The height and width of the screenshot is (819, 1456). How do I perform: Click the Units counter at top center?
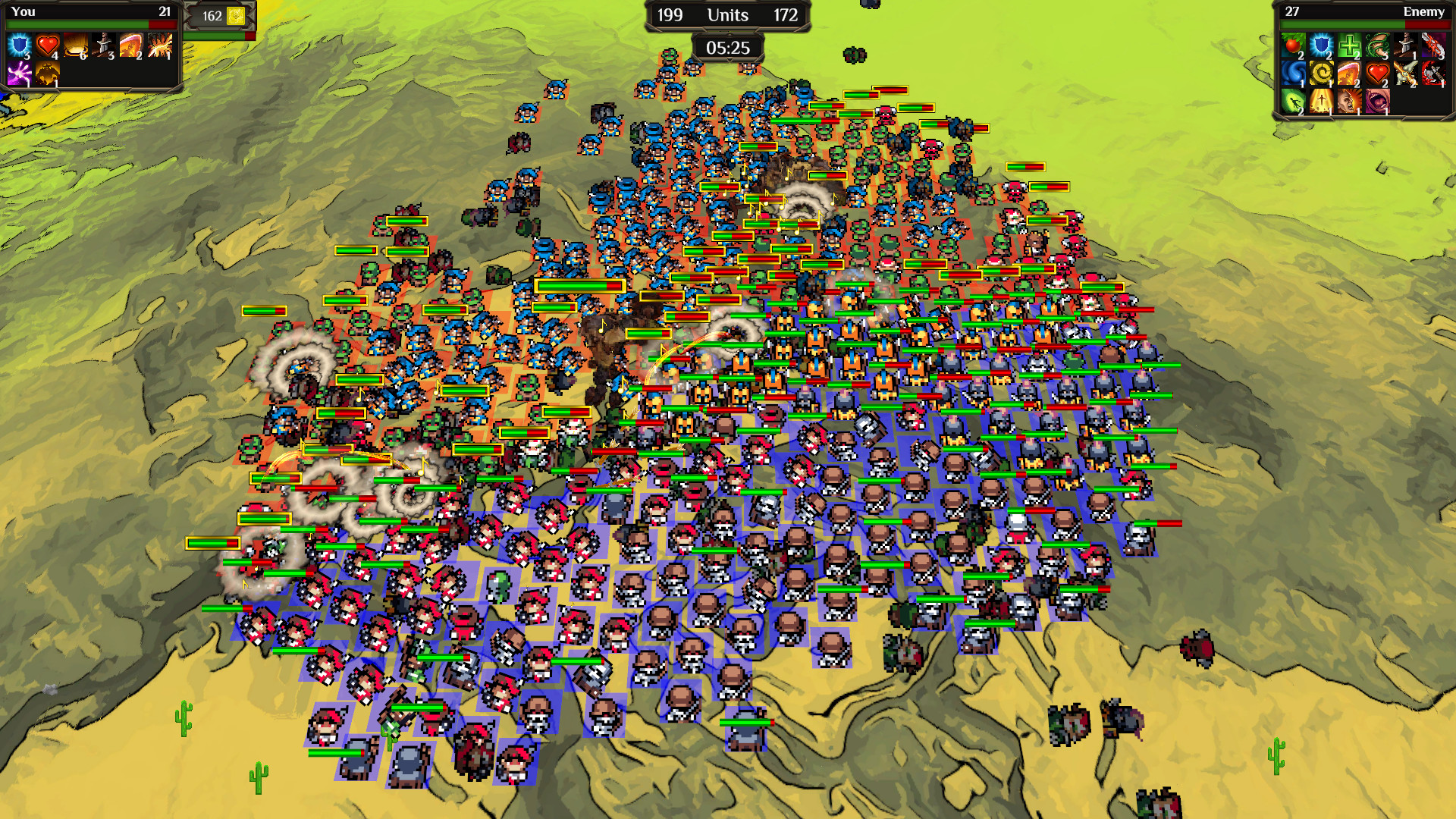click(726, 14)
